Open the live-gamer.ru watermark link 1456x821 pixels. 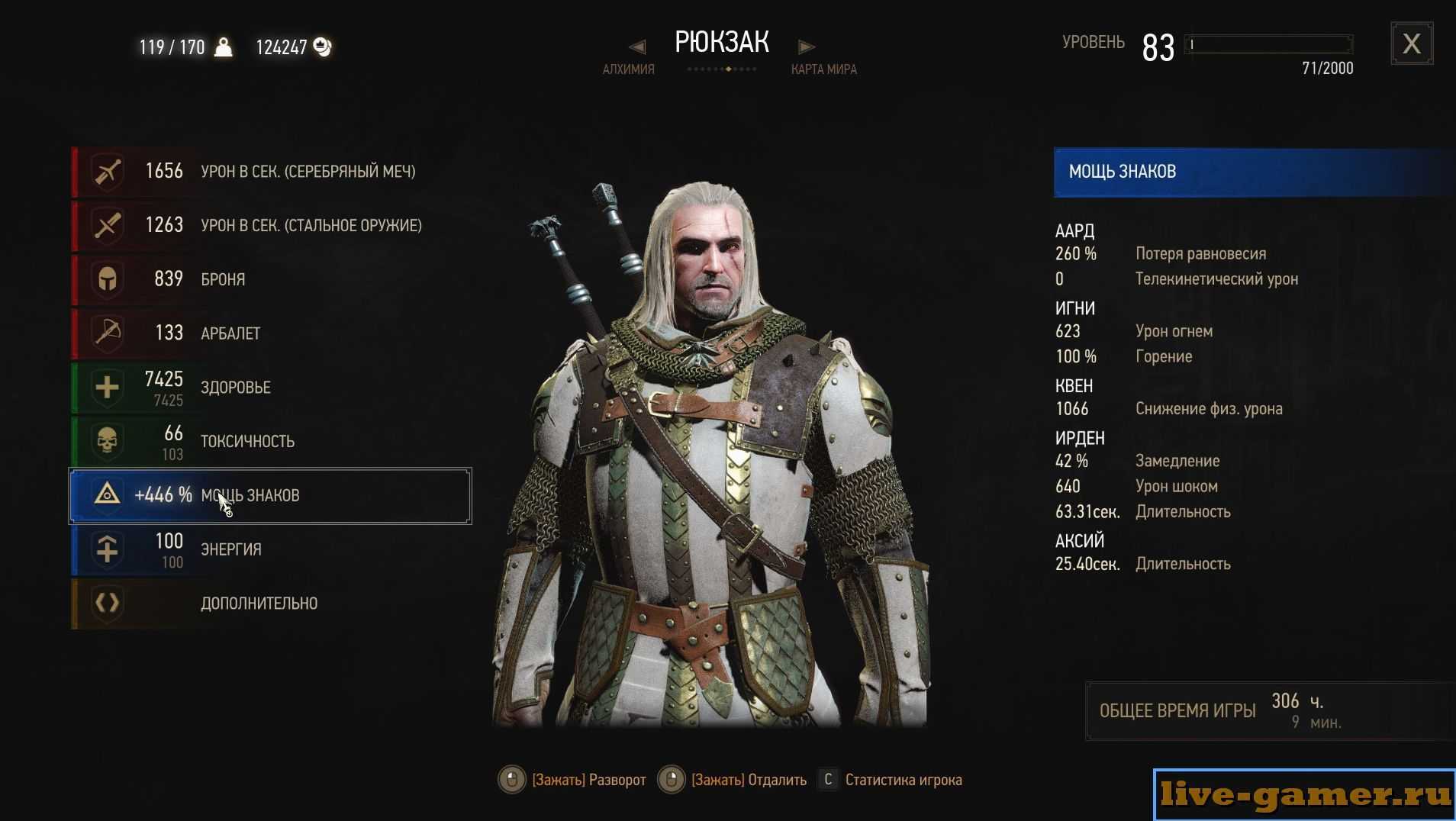[x=1304, y=794]
